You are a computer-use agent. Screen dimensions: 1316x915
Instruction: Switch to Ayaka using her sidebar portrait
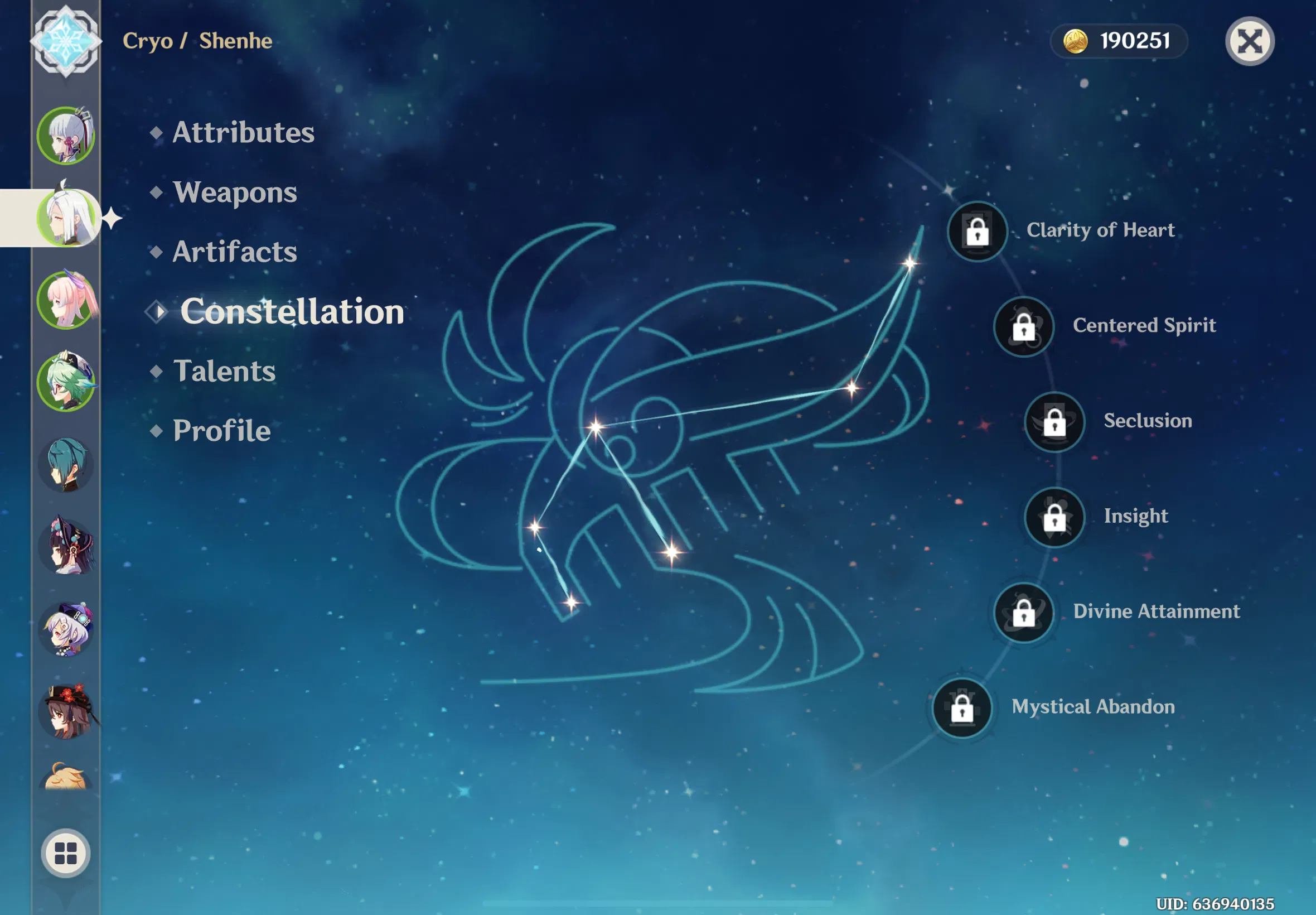(x=67, y=132)
